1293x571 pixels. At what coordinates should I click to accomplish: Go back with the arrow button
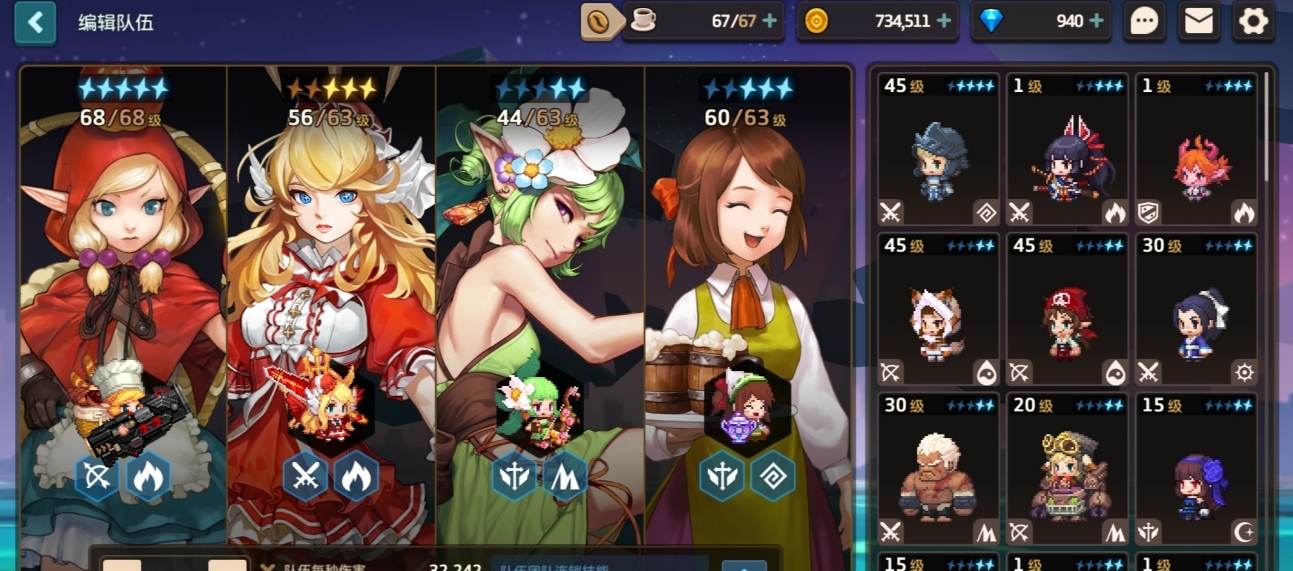[x=35, y=22]
